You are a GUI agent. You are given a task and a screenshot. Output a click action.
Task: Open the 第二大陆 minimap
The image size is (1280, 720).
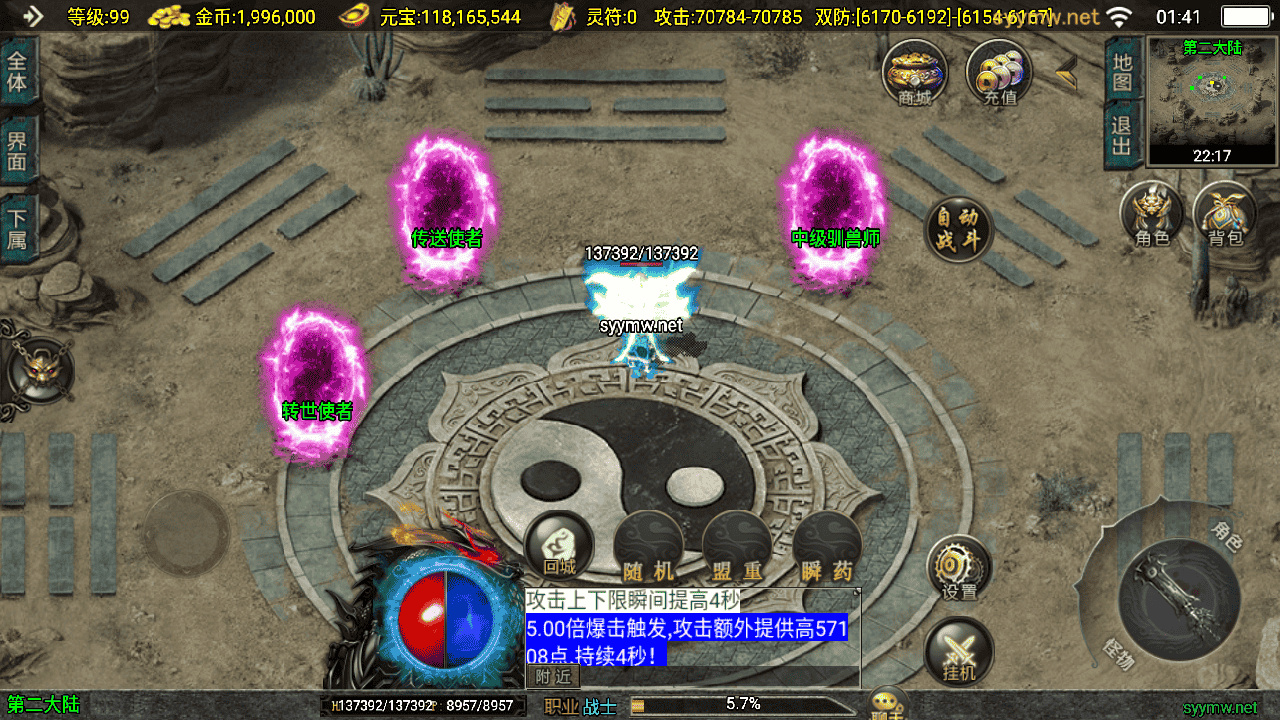pos(1212,100)
